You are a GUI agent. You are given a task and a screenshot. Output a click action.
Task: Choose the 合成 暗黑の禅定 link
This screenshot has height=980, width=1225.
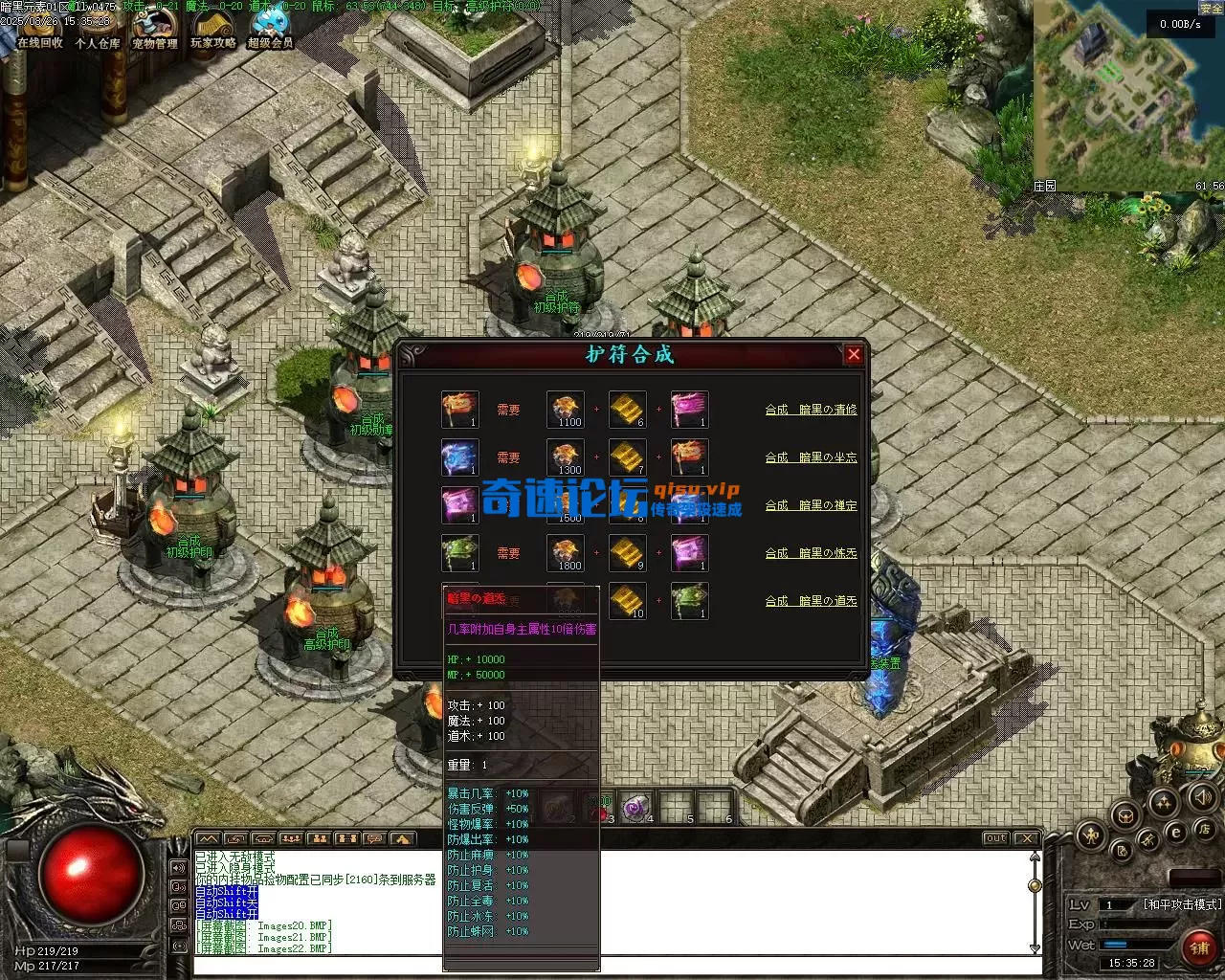[x=811, y=505]
